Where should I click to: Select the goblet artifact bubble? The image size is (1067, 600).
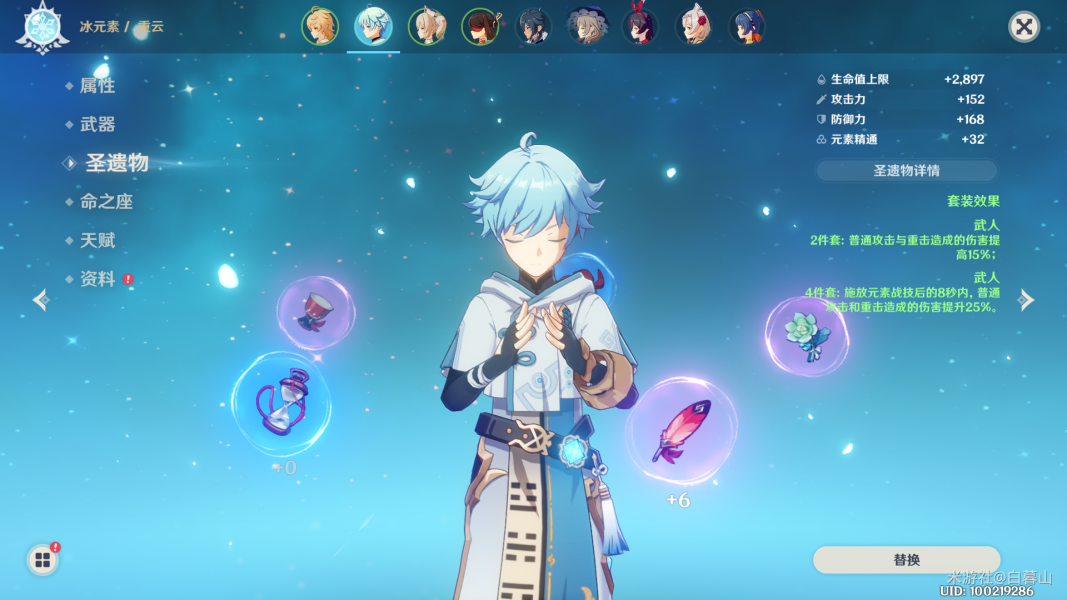click(x=315, y=313)
